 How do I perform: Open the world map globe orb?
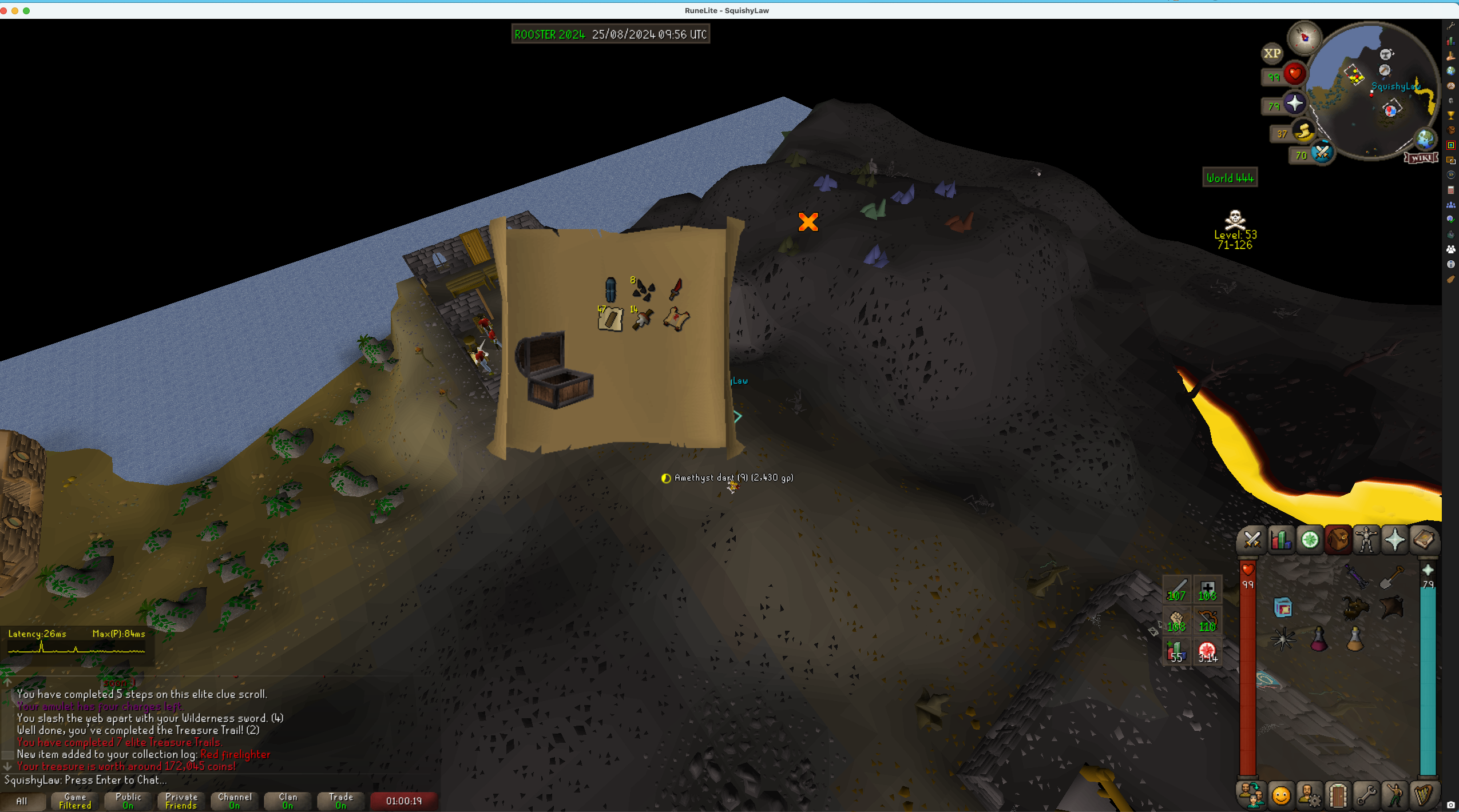pyautogui.click(x=1425, y=138)
